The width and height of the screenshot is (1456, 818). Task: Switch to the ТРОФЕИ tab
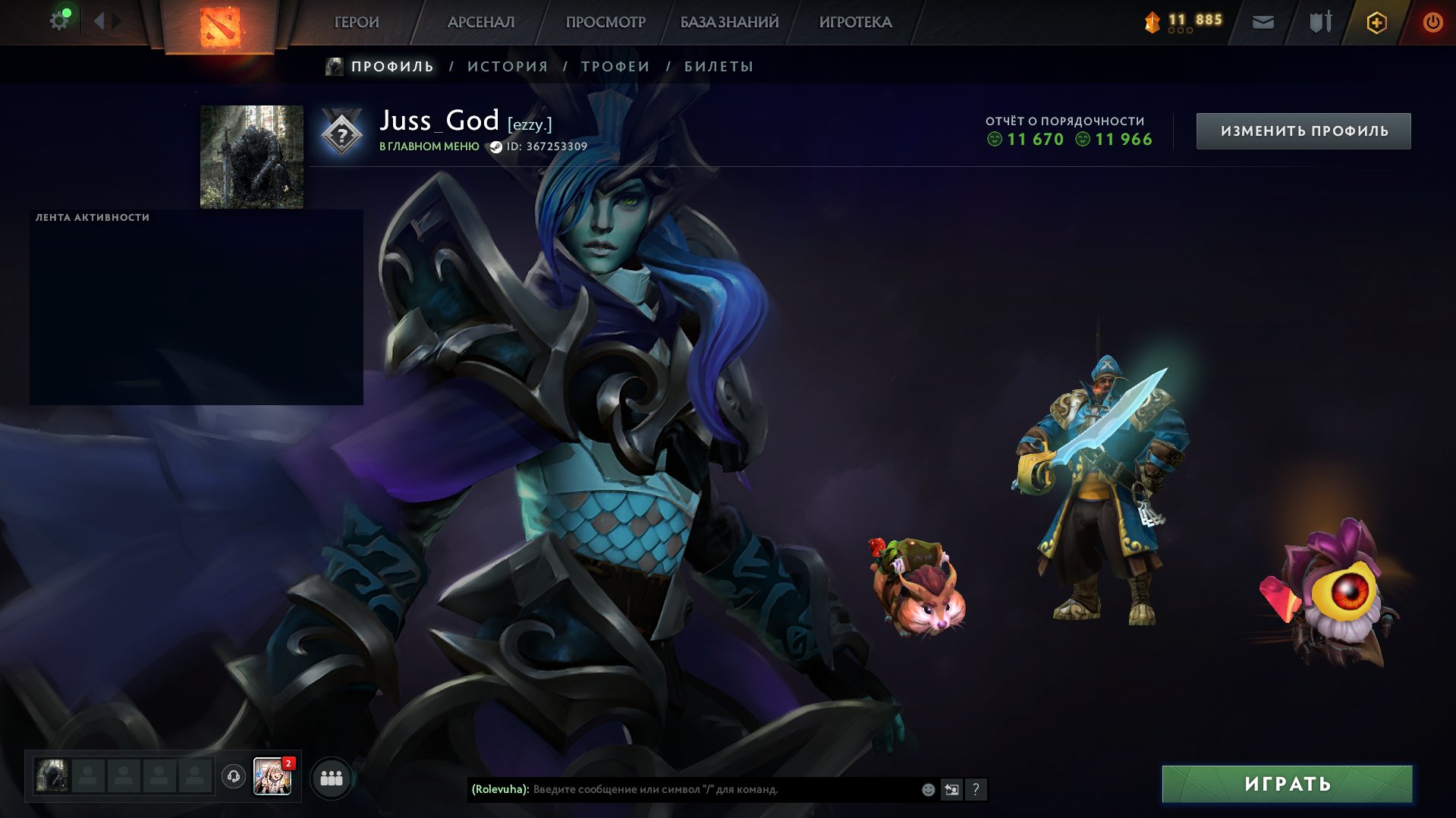click(x=615, y=67)
